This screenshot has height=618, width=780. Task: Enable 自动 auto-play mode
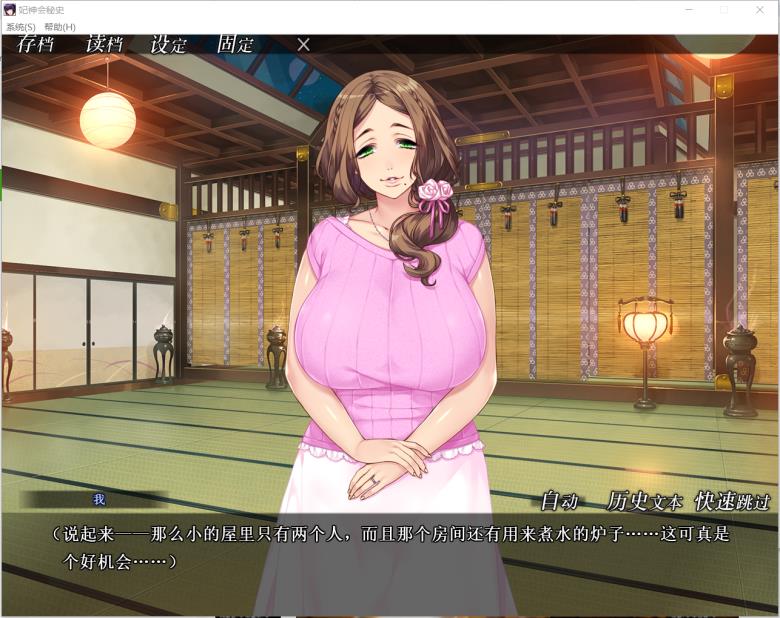point(560,501)
